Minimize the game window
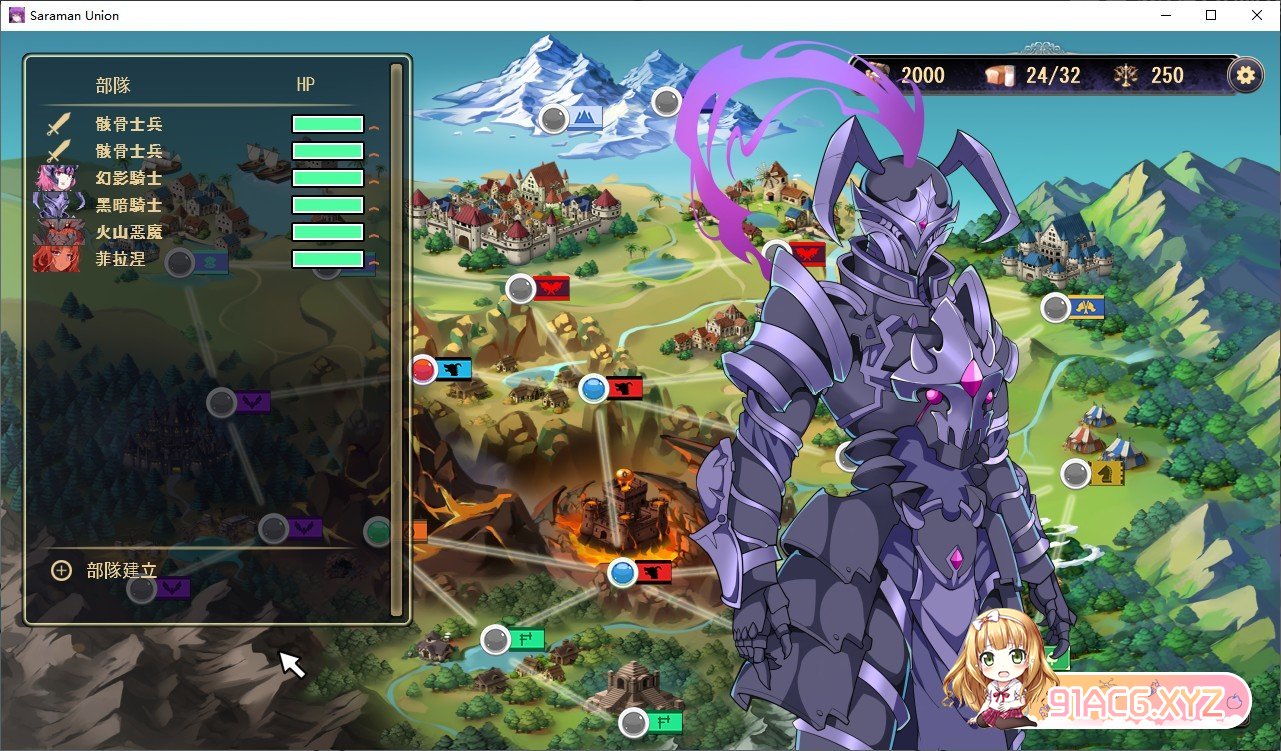This screenshot has width=1281, height=751. click(1165, 15)
